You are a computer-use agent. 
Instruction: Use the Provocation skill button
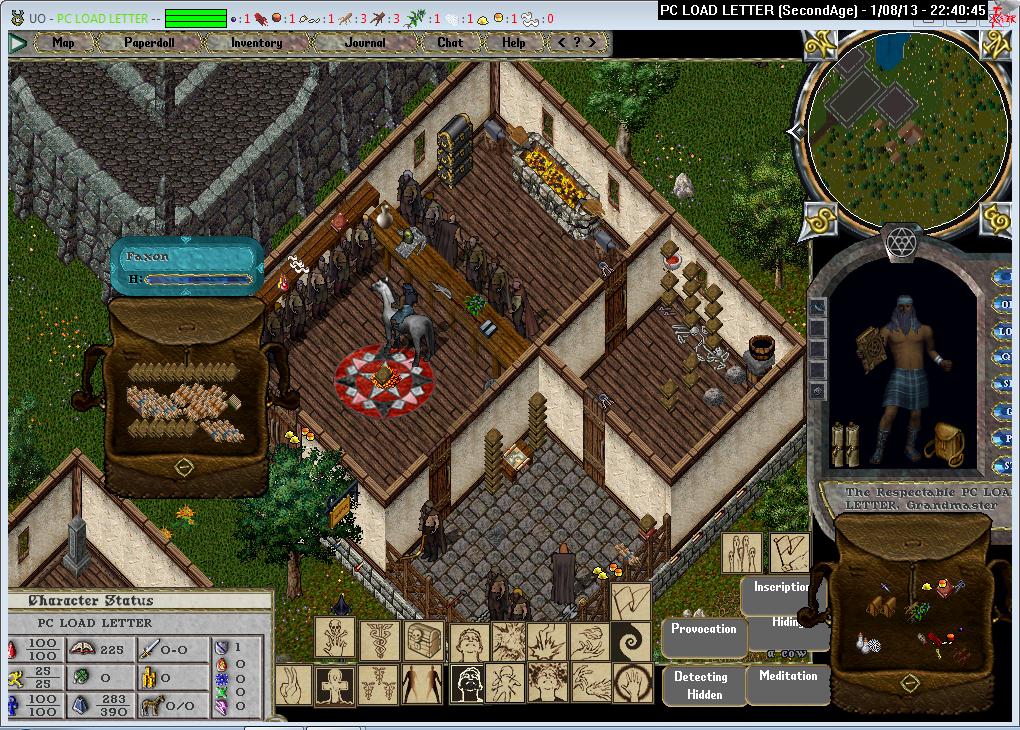pos(704,631)
